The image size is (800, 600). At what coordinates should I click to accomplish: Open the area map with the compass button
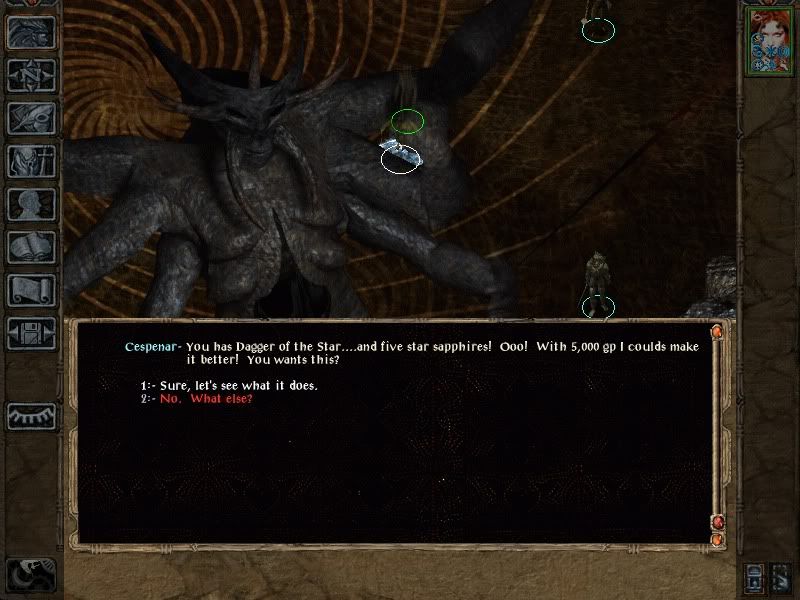pyautogui.click(x=31, y=75)
